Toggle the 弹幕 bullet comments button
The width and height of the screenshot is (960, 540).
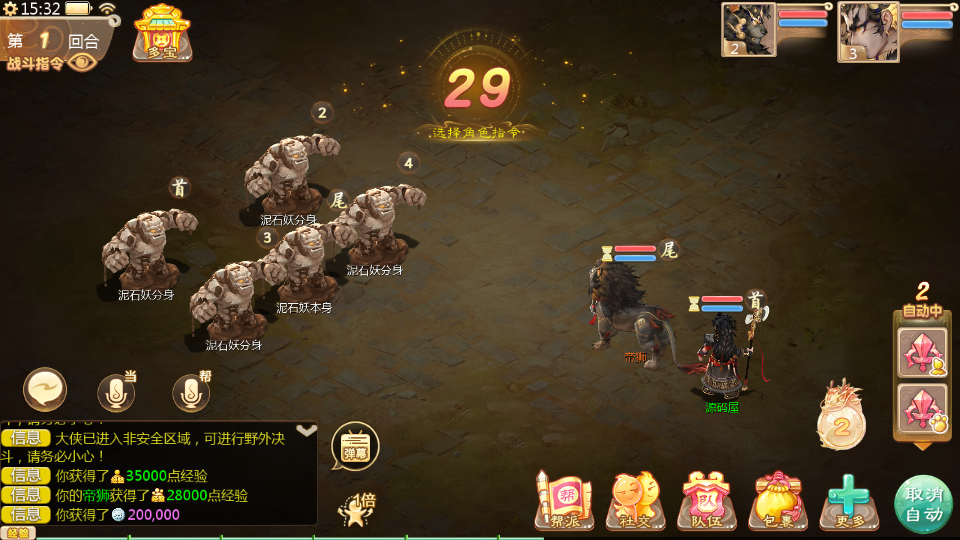click(x=355, y=446)
